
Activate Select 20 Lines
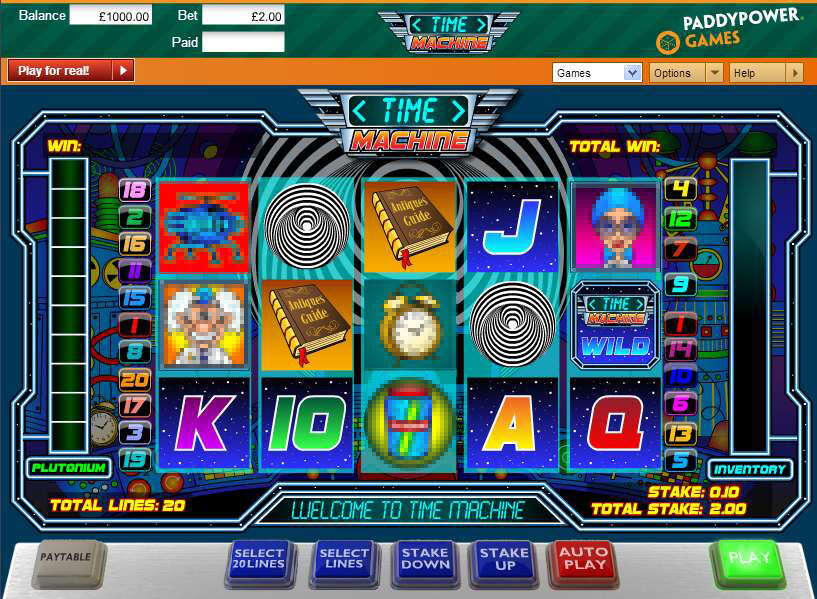pyautogui.click(x=259, y=559)
